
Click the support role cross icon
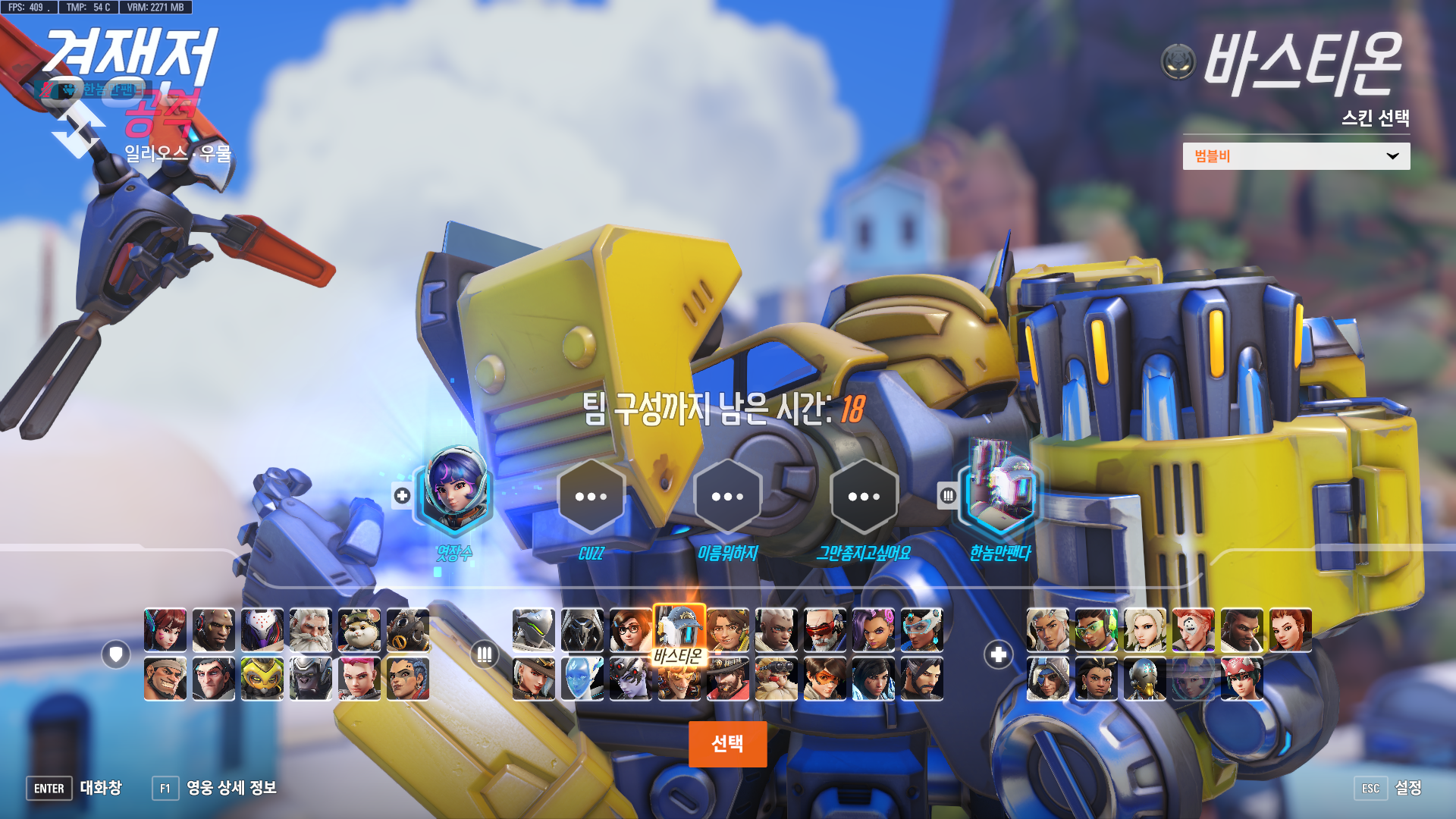coord(999,654)
